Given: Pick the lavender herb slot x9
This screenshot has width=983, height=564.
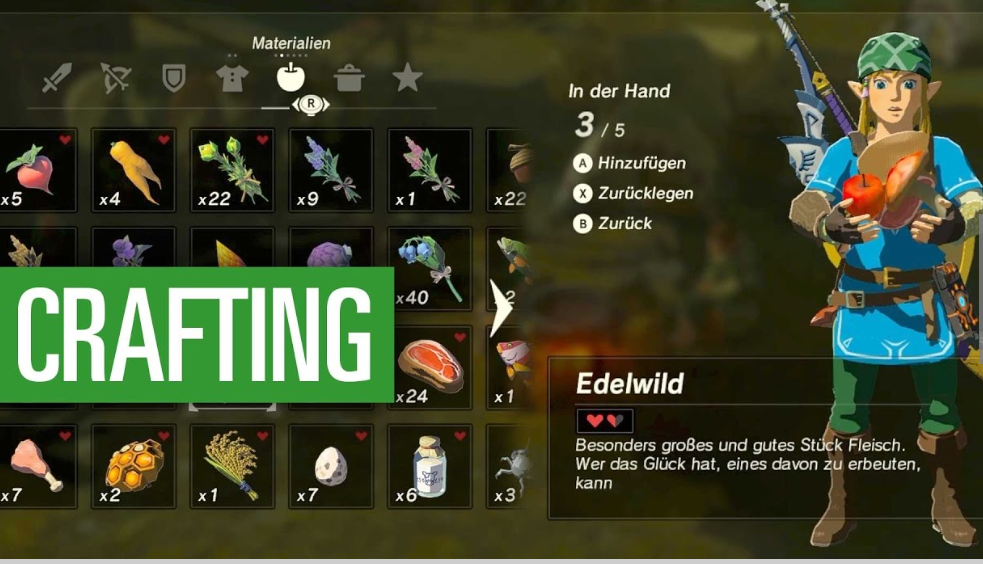Looking at the screenshot, I should pos(331,169).
